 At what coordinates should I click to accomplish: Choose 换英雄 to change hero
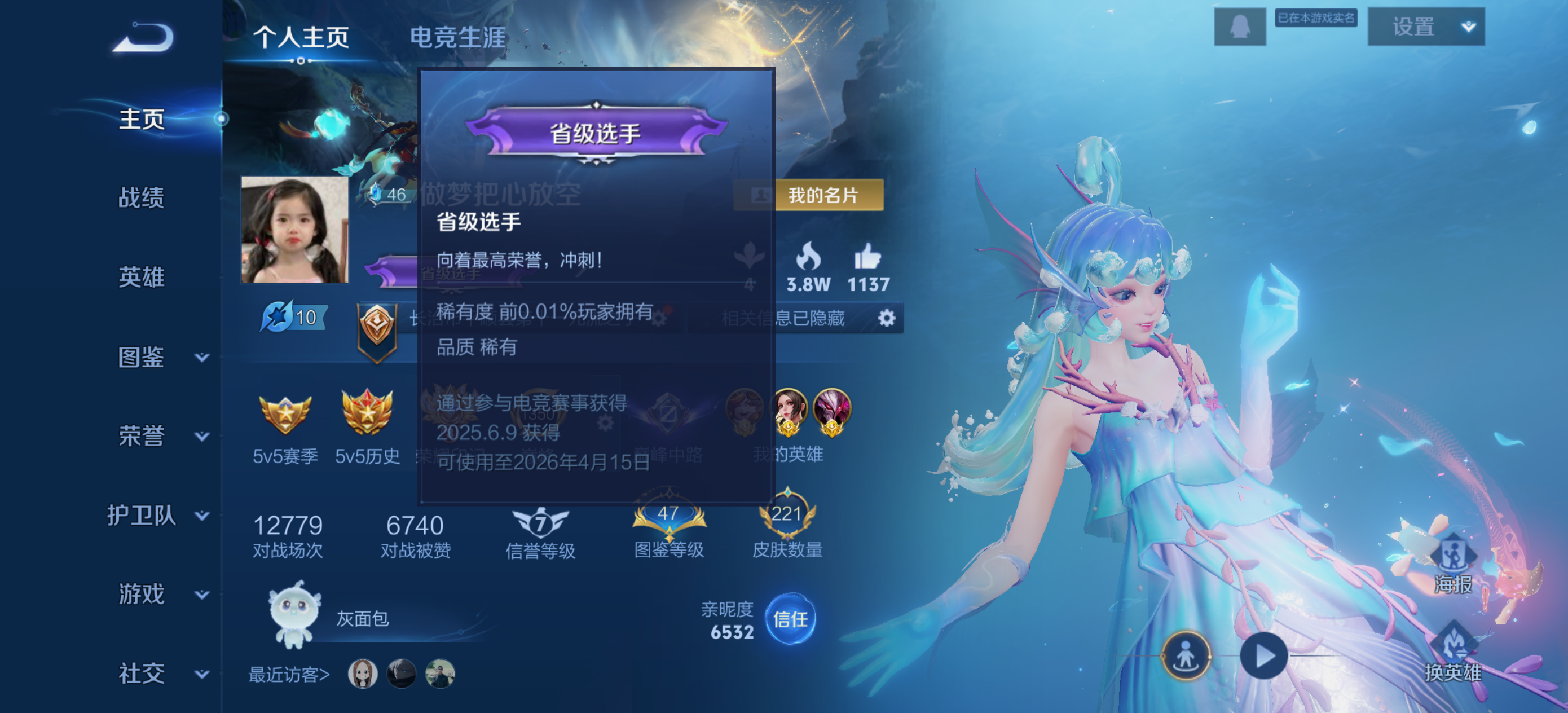(x=1452, y=653)
